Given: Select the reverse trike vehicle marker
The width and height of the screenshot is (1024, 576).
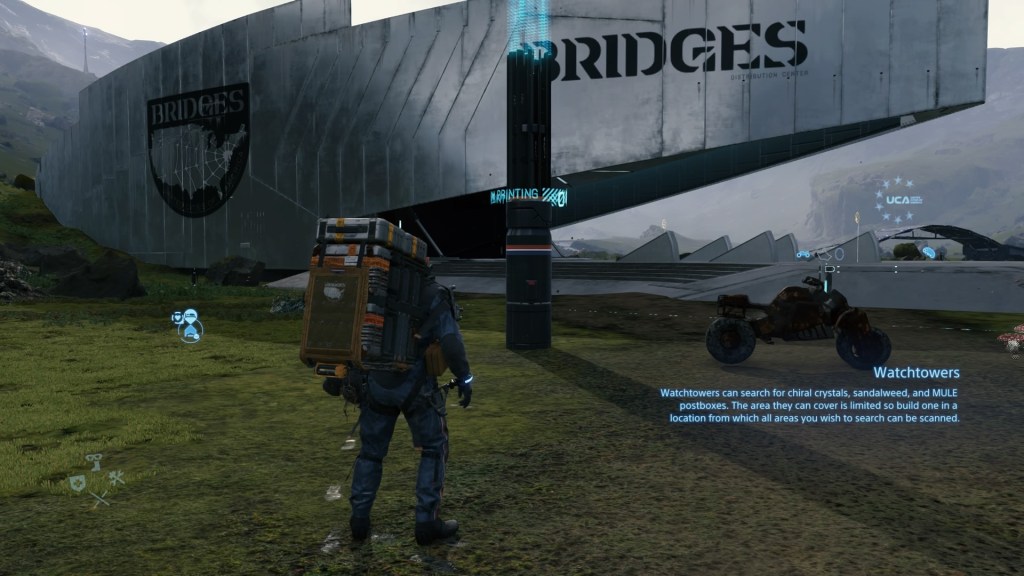Looking at the screenshot, I should click(x=805, y=253).
